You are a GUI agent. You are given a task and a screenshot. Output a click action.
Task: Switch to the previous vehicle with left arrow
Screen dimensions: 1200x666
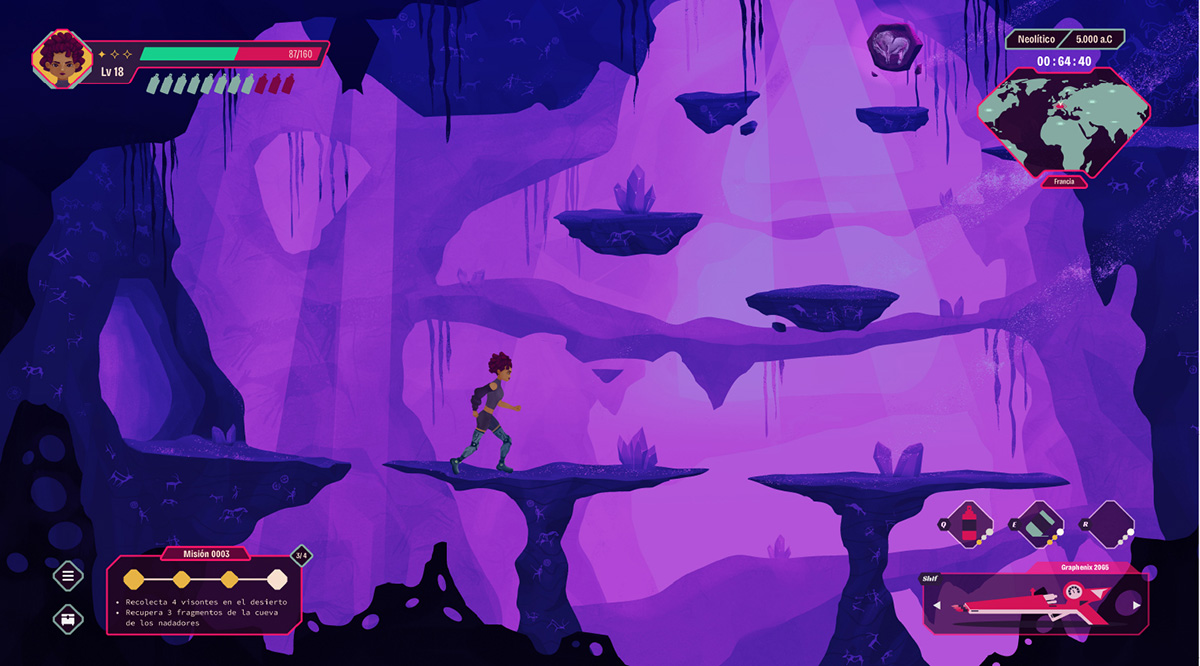pyautogui.click(x=936, y=605)
